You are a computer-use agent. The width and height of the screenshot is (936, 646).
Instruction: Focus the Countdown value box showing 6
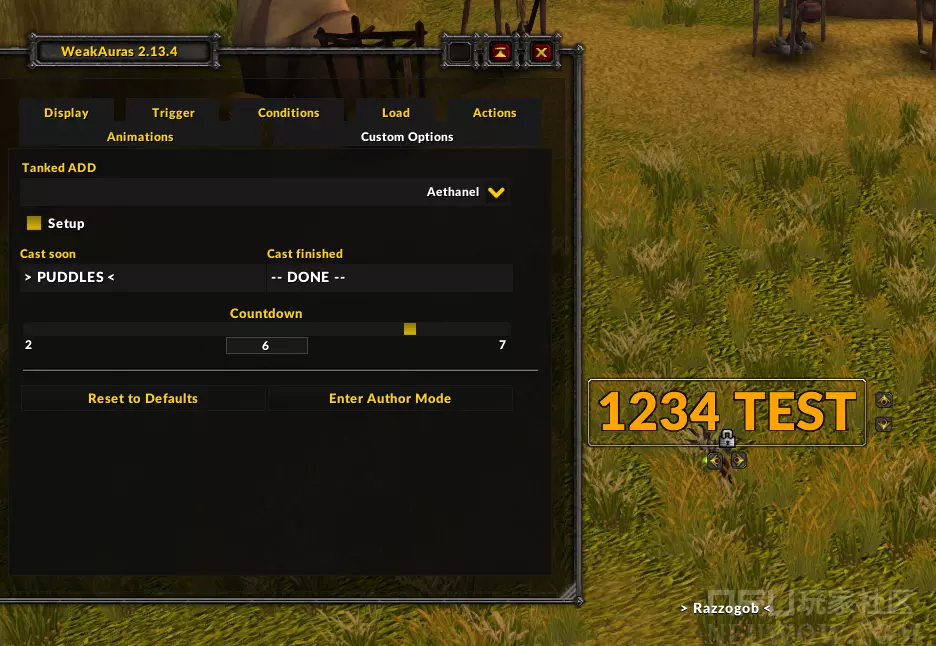[x=266, y=346]
